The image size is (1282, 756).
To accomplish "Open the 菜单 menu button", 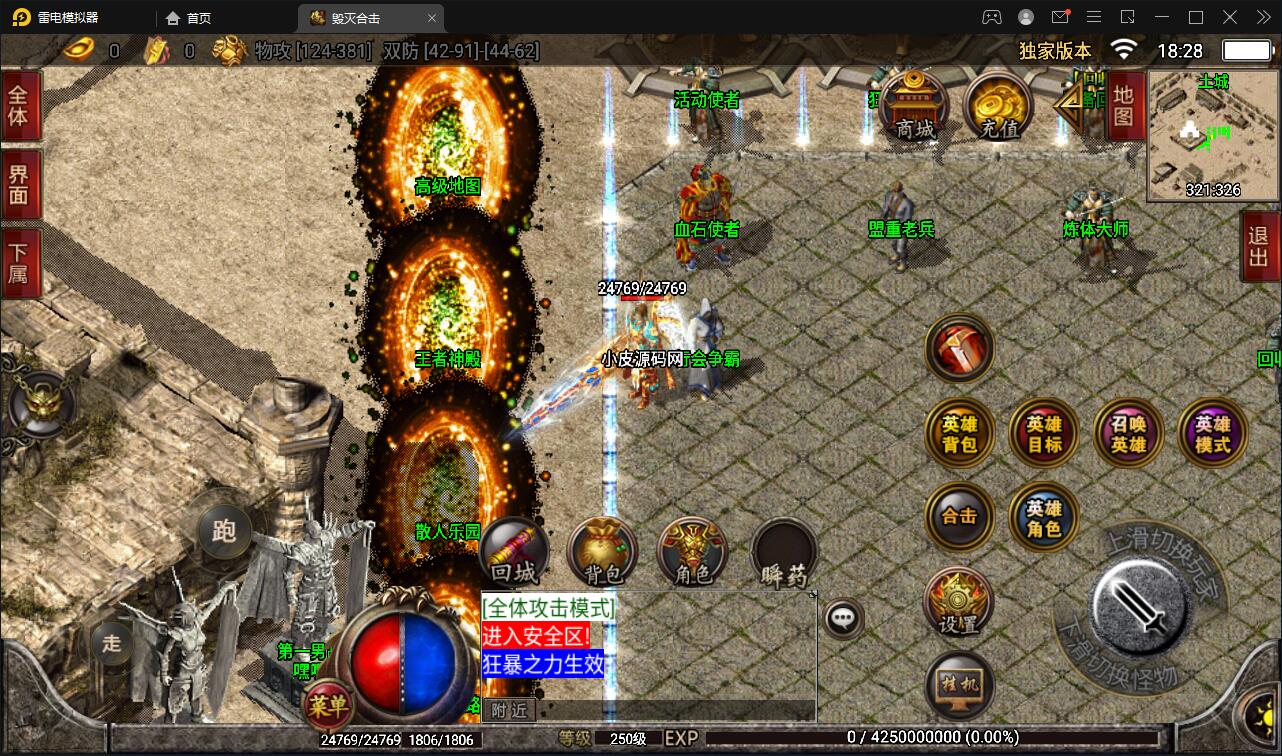I will pos(328,706).
